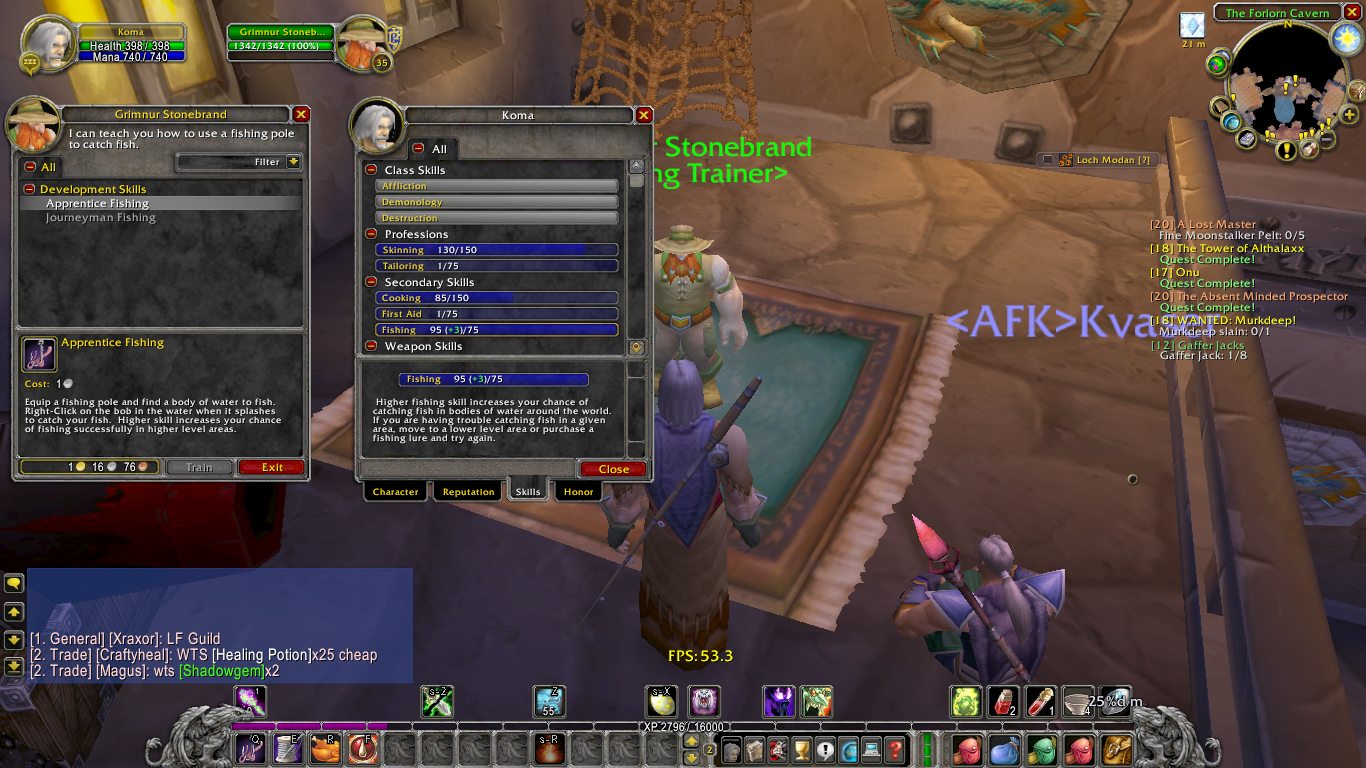Open the spellbook icon in the micro menu
Image resolution: width=1366 pixels, height=768 pixels.
tap(754, 748)
